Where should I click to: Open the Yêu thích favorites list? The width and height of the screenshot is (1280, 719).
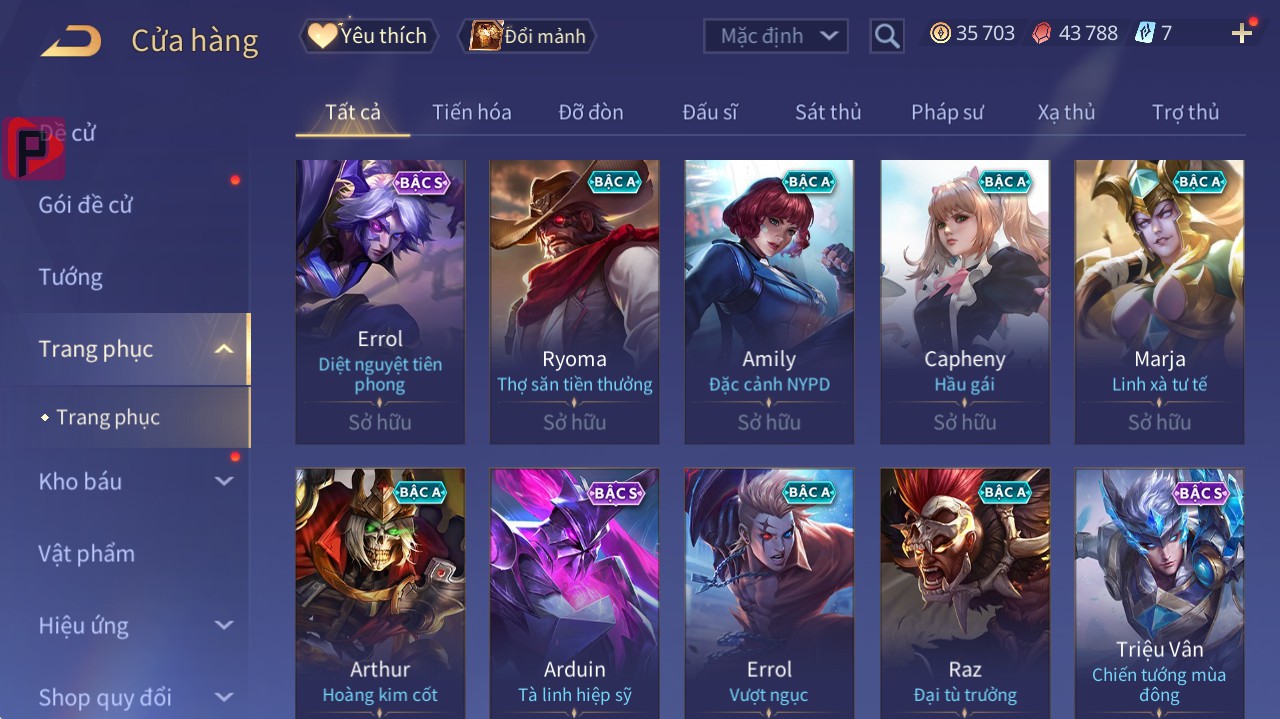[x=369, y=36]
